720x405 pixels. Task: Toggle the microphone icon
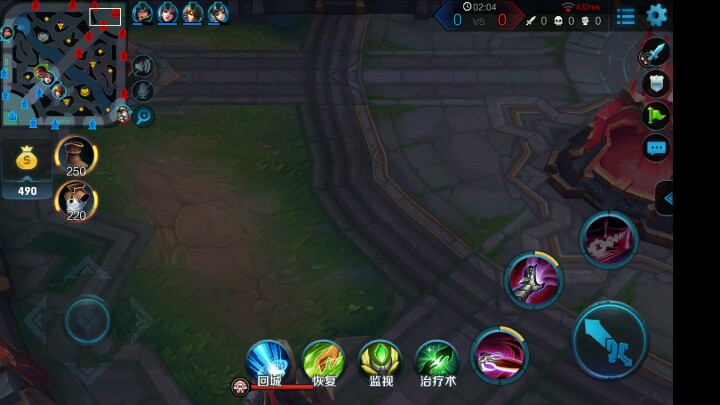click(143, 91)
